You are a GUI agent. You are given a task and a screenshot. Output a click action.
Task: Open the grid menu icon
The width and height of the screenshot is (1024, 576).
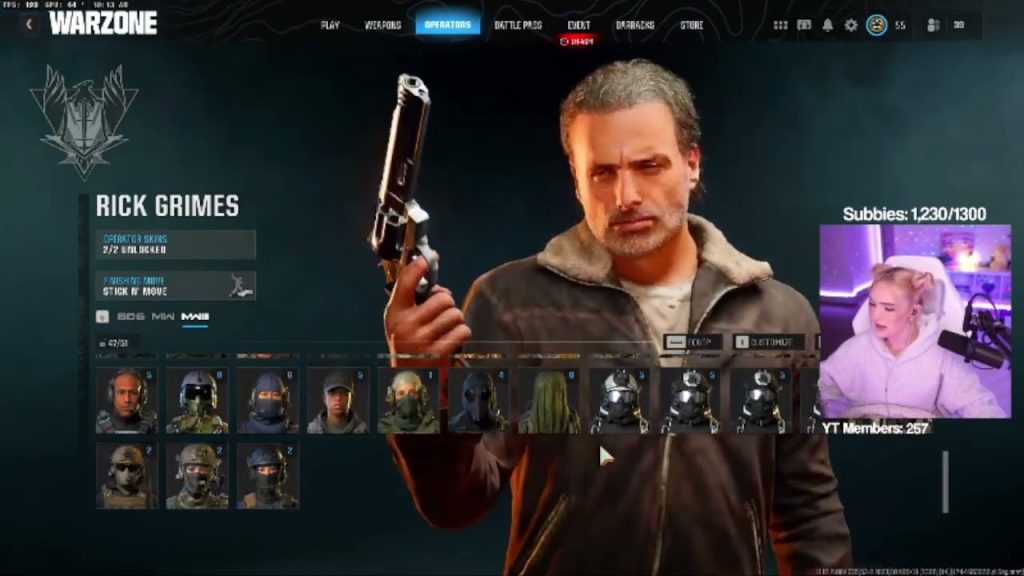point(781,25)
